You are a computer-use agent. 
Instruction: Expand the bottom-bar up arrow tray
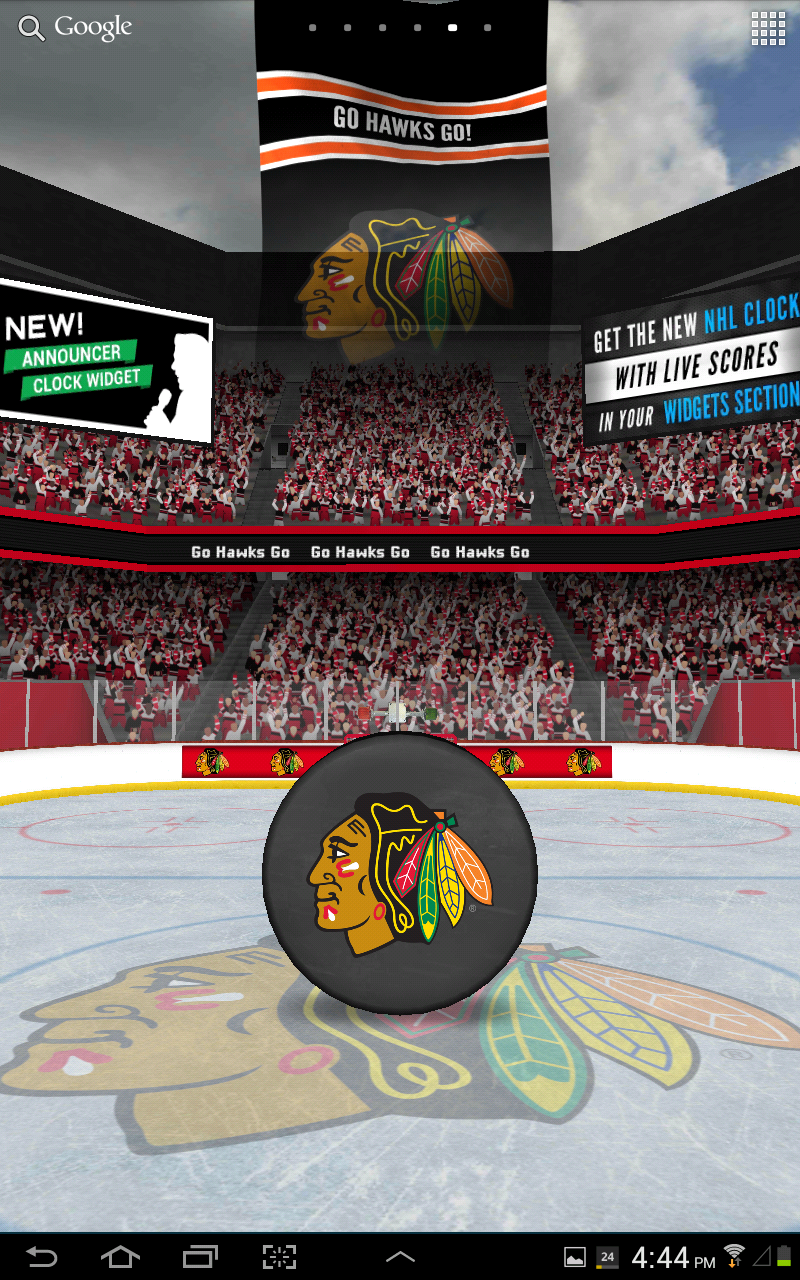[x=400, y=1256]
